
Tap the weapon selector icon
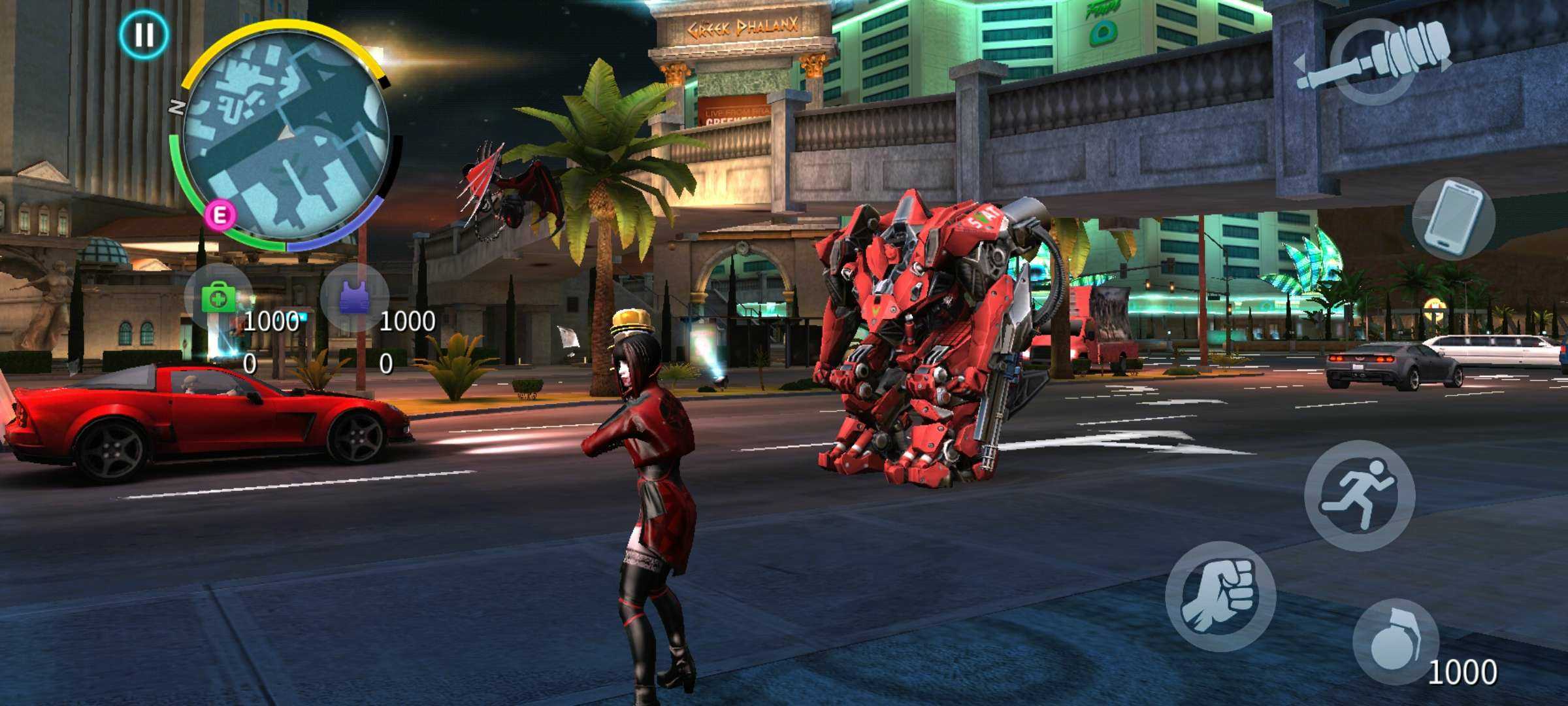1373,62
